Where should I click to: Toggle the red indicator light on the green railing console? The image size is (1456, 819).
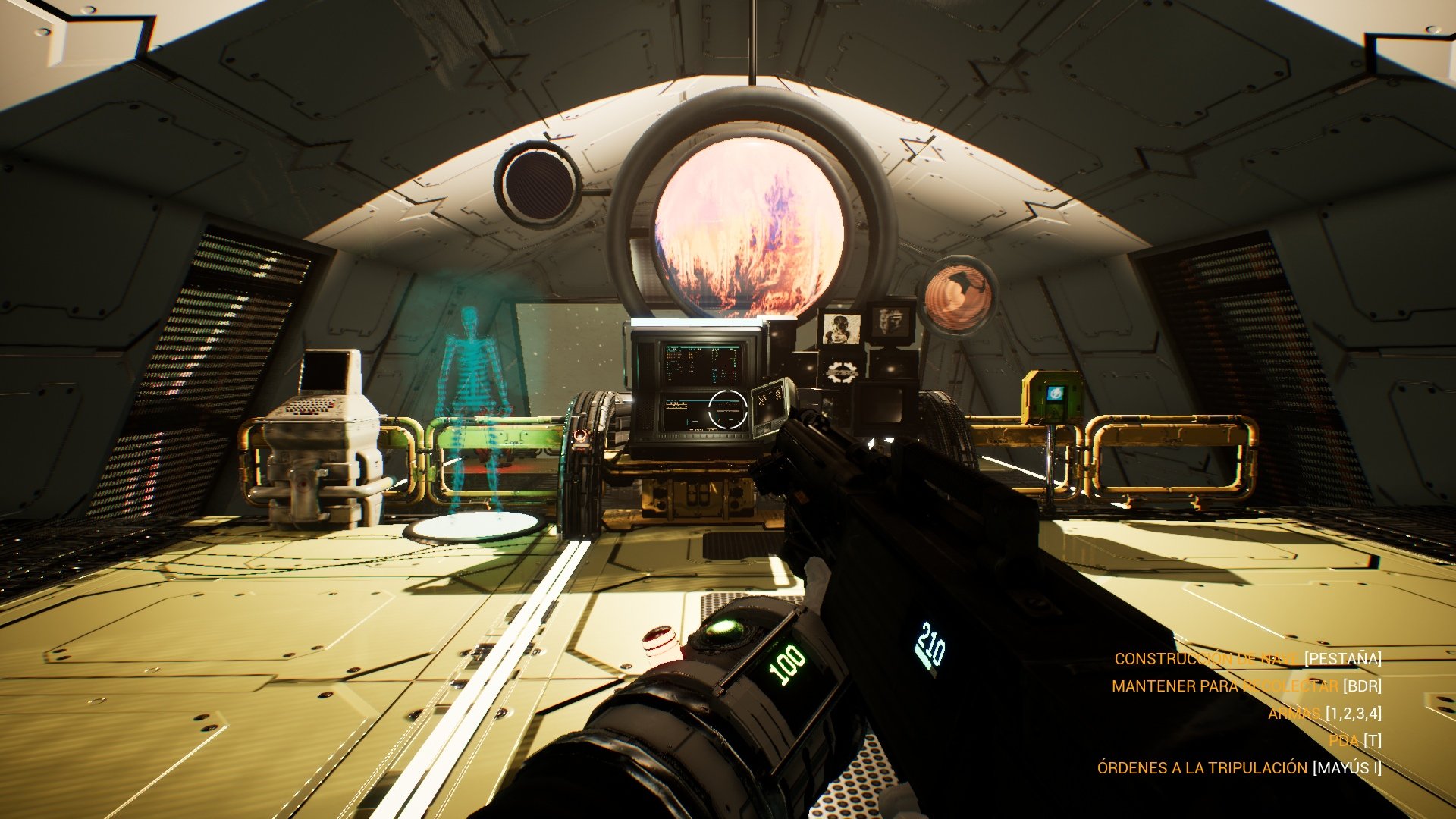(580, 437)
